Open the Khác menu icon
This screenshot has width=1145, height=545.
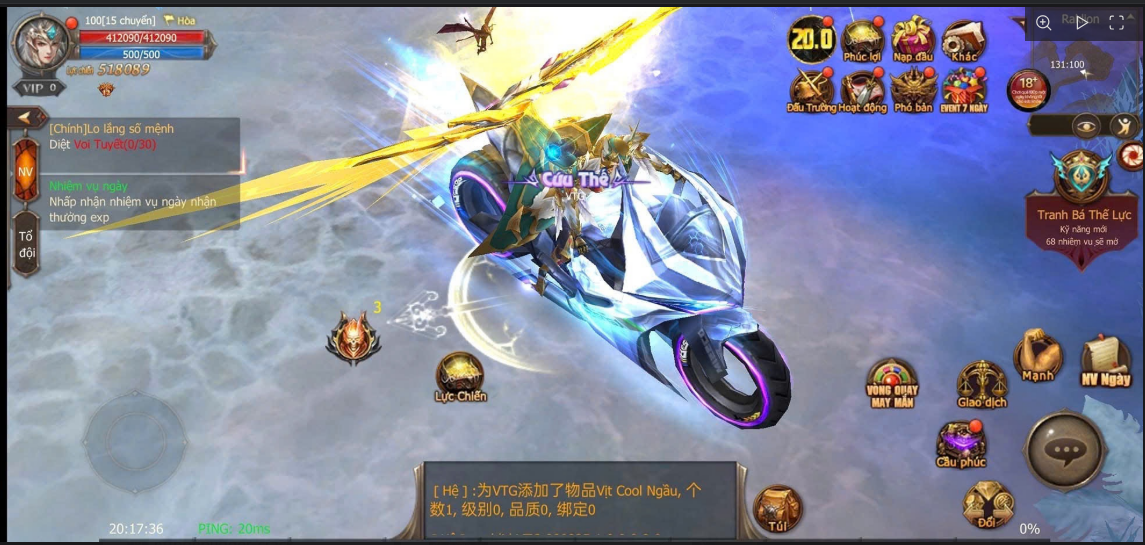pos(964,40)
